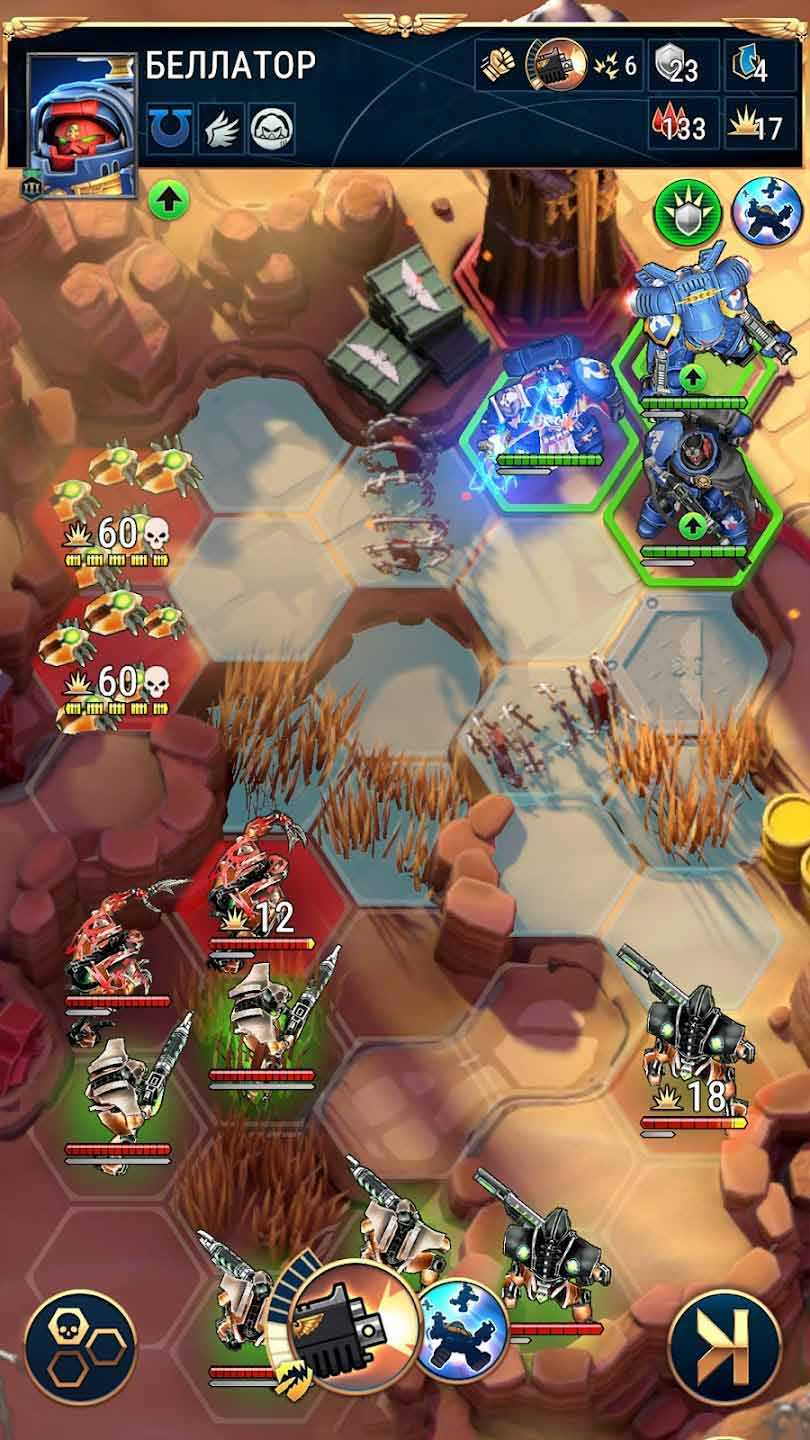Image resolution: width=810 pixels, height=1440 pixels.
Task: Select the Bellator unit with blue lightning
Action: pyautogui.click(x=548, y=415)
